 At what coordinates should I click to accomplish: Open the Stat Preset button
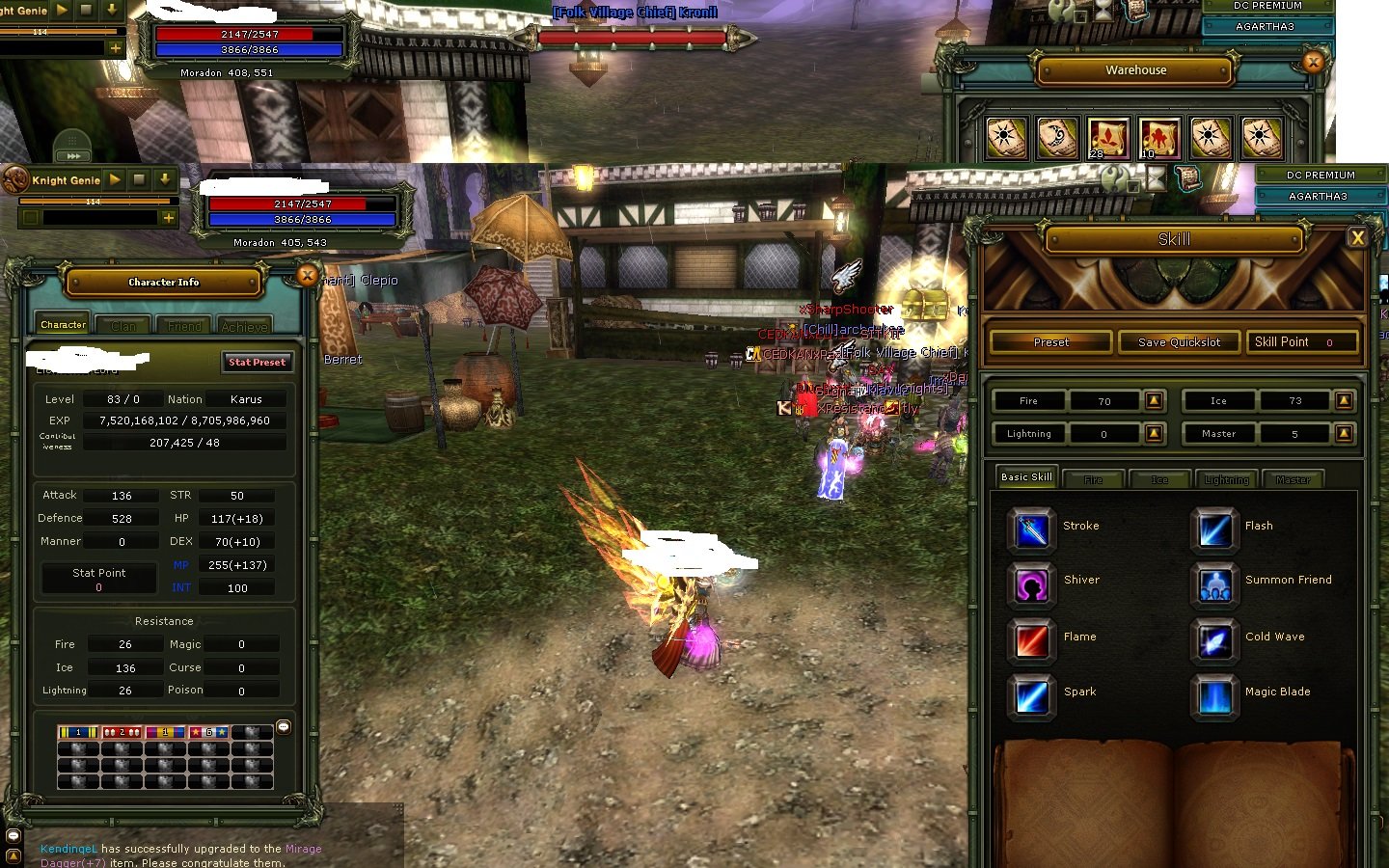tap(257, 363)
